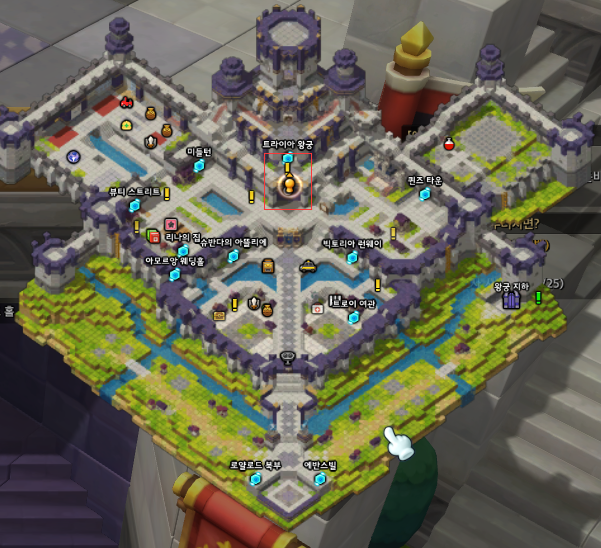Click the orange player location marker
601x548 pixels.
pos(289,184)
